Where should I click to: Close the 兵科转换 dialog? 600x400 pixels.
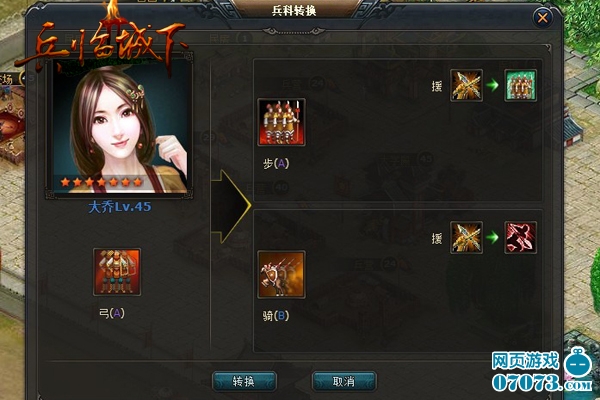point(543,18)
